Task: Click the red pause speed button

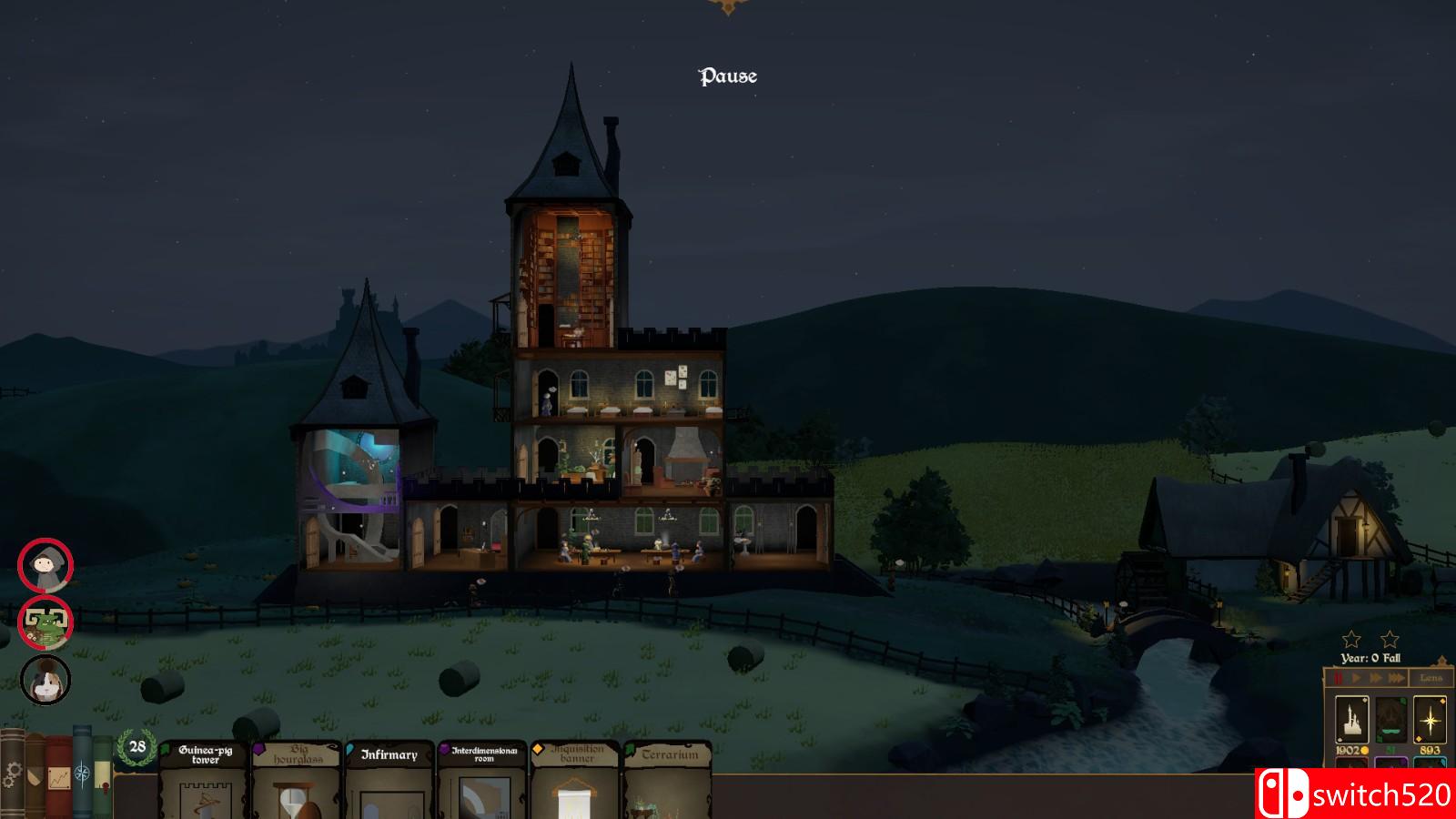Action: point(1339,678)
